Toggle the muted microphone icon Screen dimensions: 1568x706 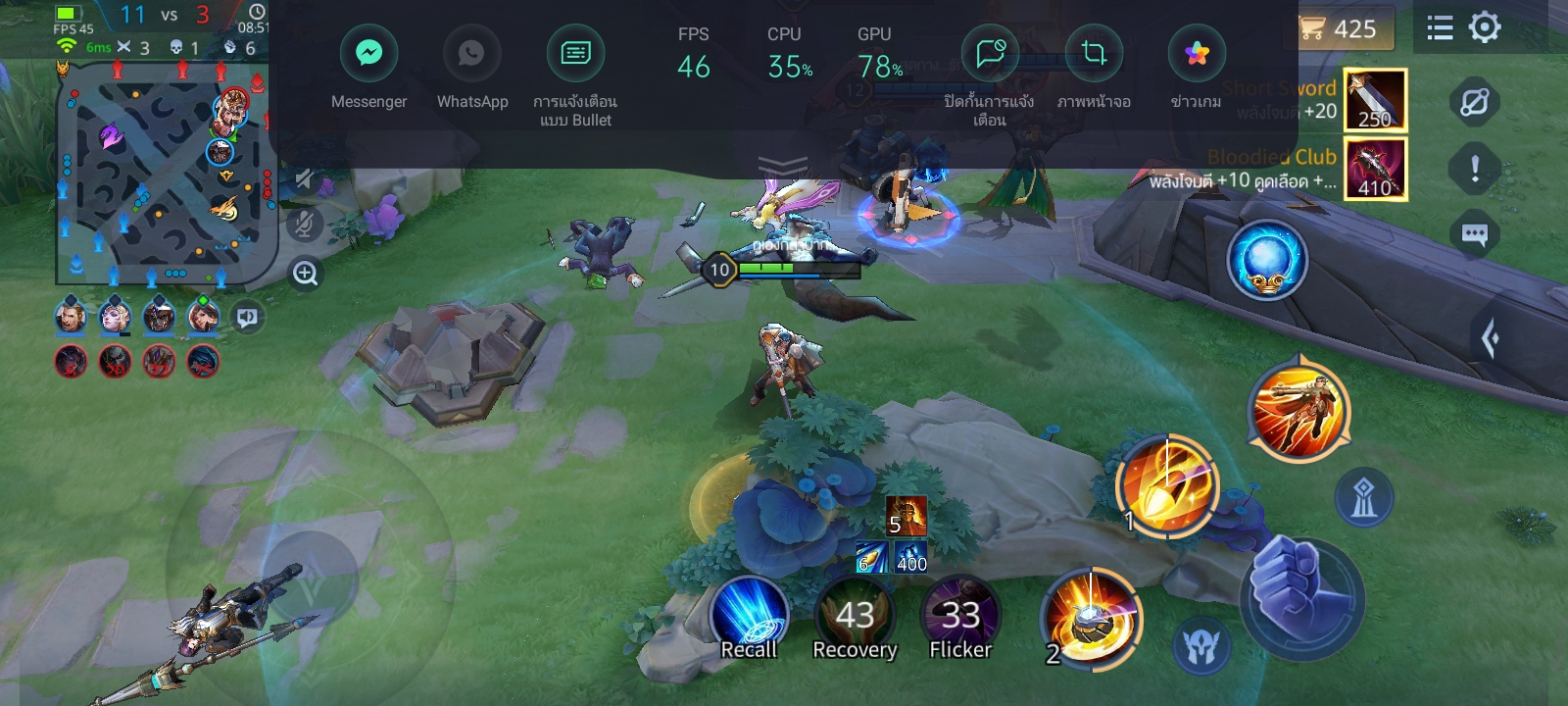pos(305,225)
